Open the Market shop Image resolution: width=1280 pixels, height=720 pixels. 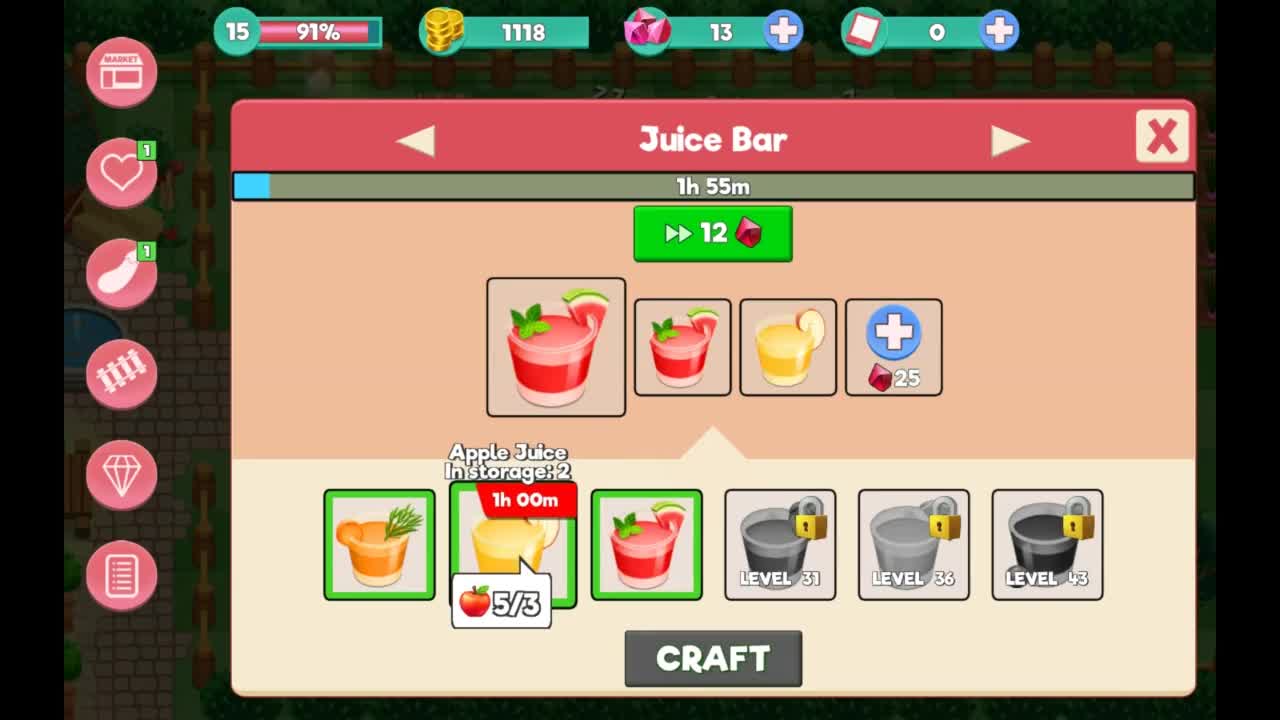click(121, 71)
